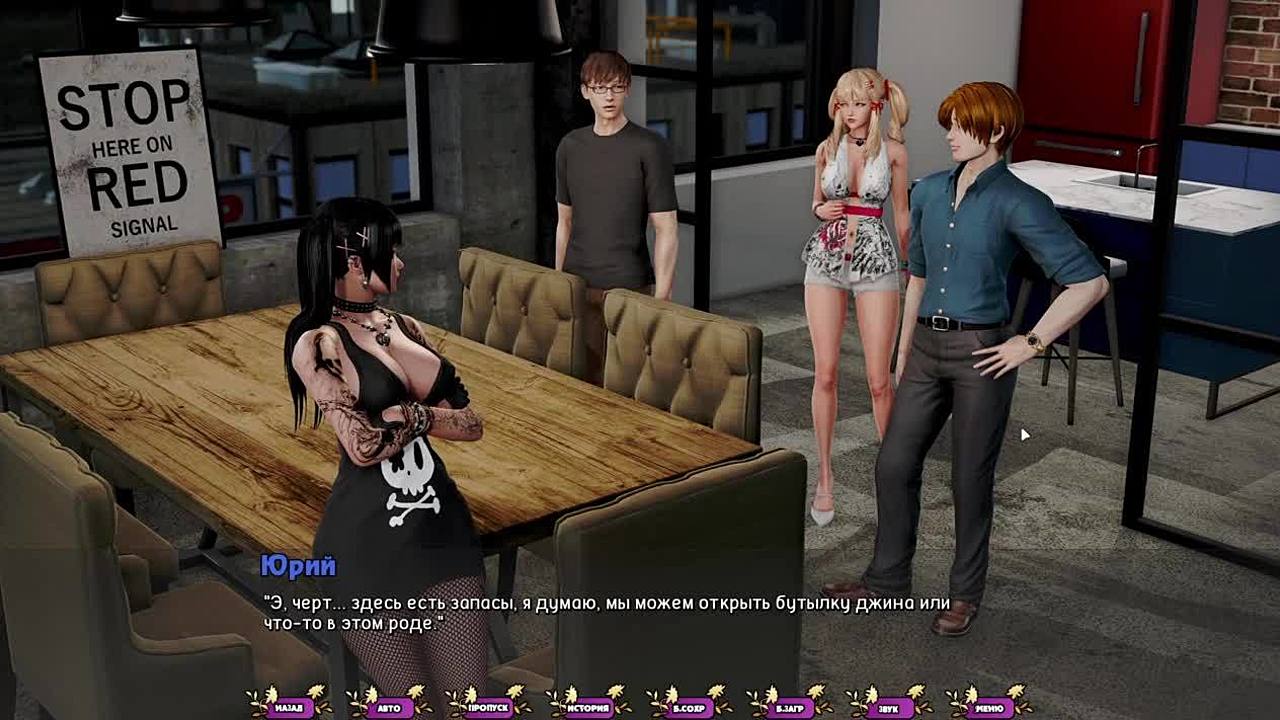Image resolution: width=1280 pixels, height=720 pixels.
Task: Go back with the НАЗАД button
Action: 289,707
